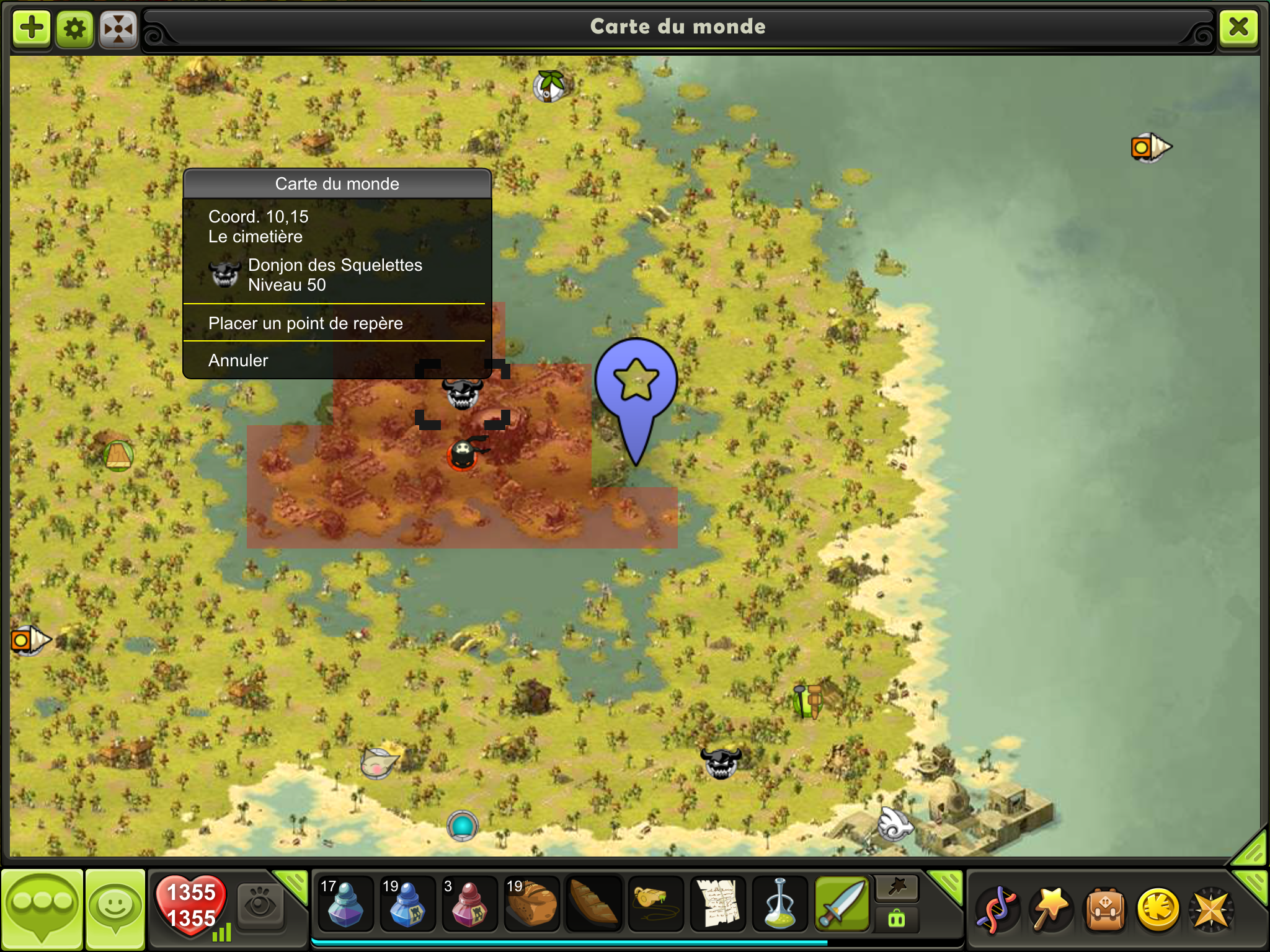Image resolution: width=1270 pixels, height=952 pixels.
Task: Open map settings with the gear button
Action: pos(75,28)
